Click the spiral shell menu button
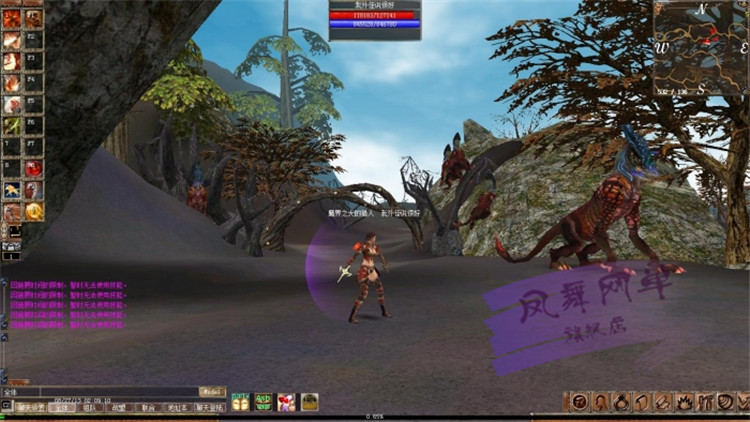 click(725, 402)
